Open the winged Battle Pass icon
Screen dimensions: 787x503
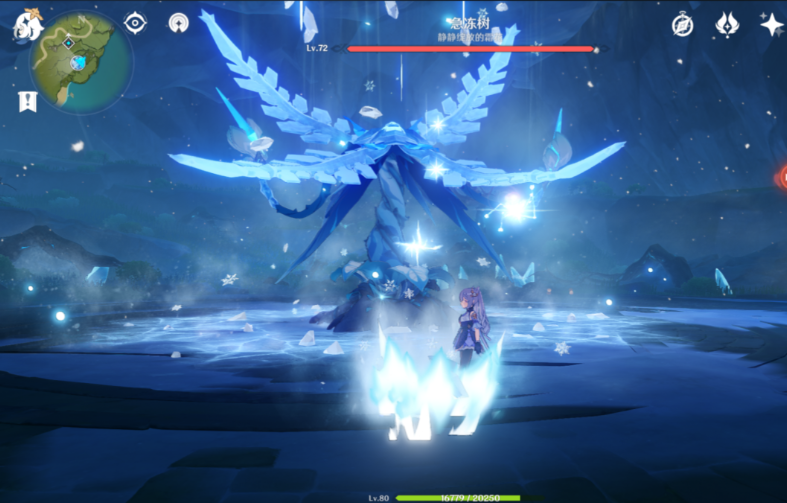coord(727,25)
